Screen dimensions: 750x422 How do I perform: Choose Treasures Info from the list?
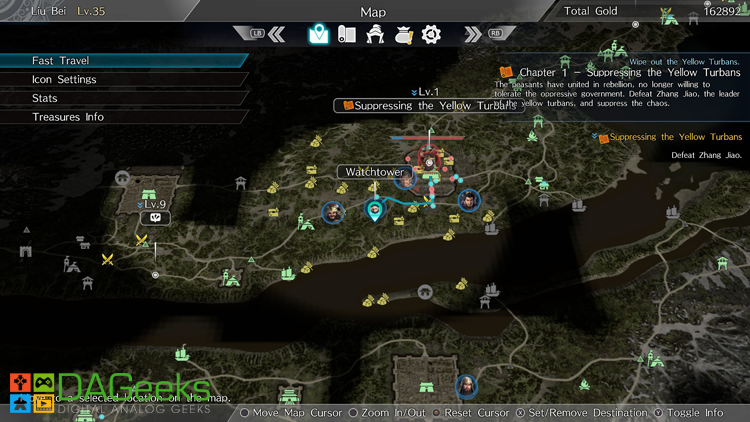[x=68, y=117]
